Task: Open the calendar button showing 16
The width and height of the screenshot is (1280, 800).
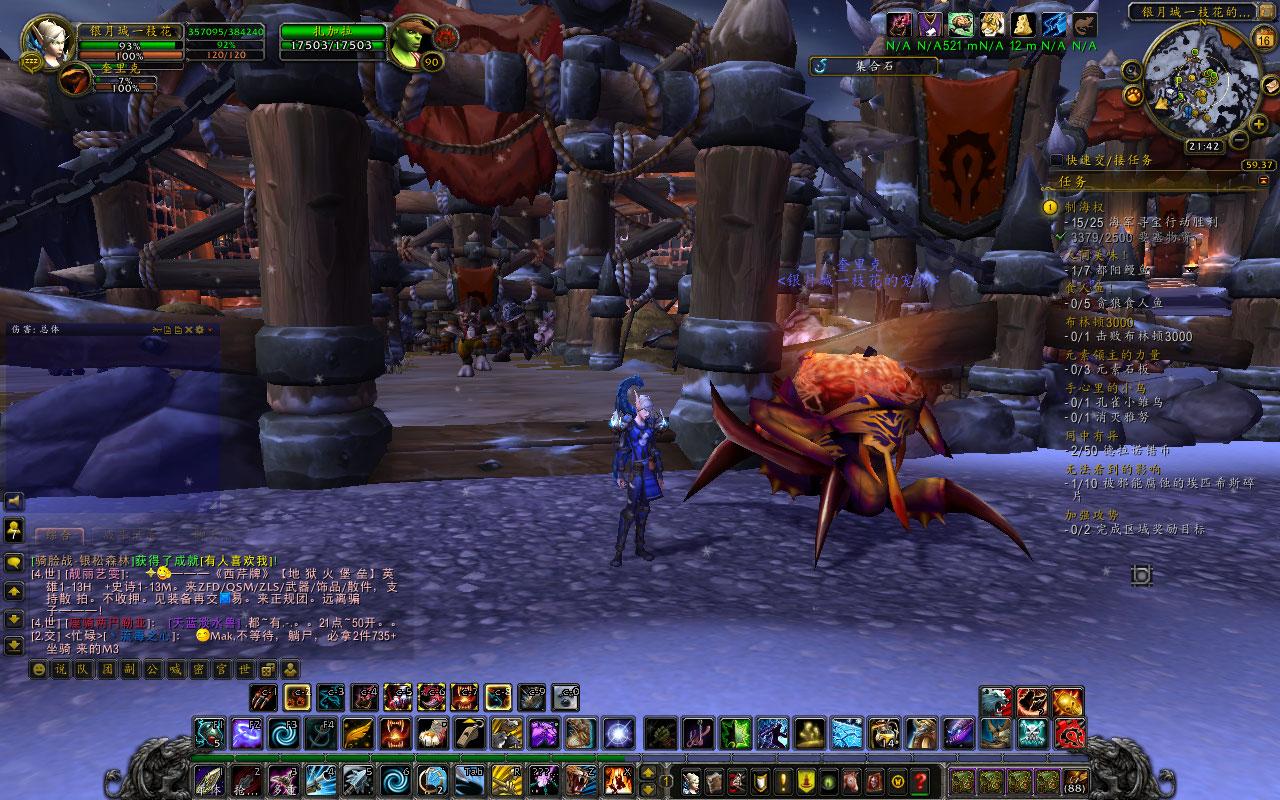Action: [x=1263, y=40]
